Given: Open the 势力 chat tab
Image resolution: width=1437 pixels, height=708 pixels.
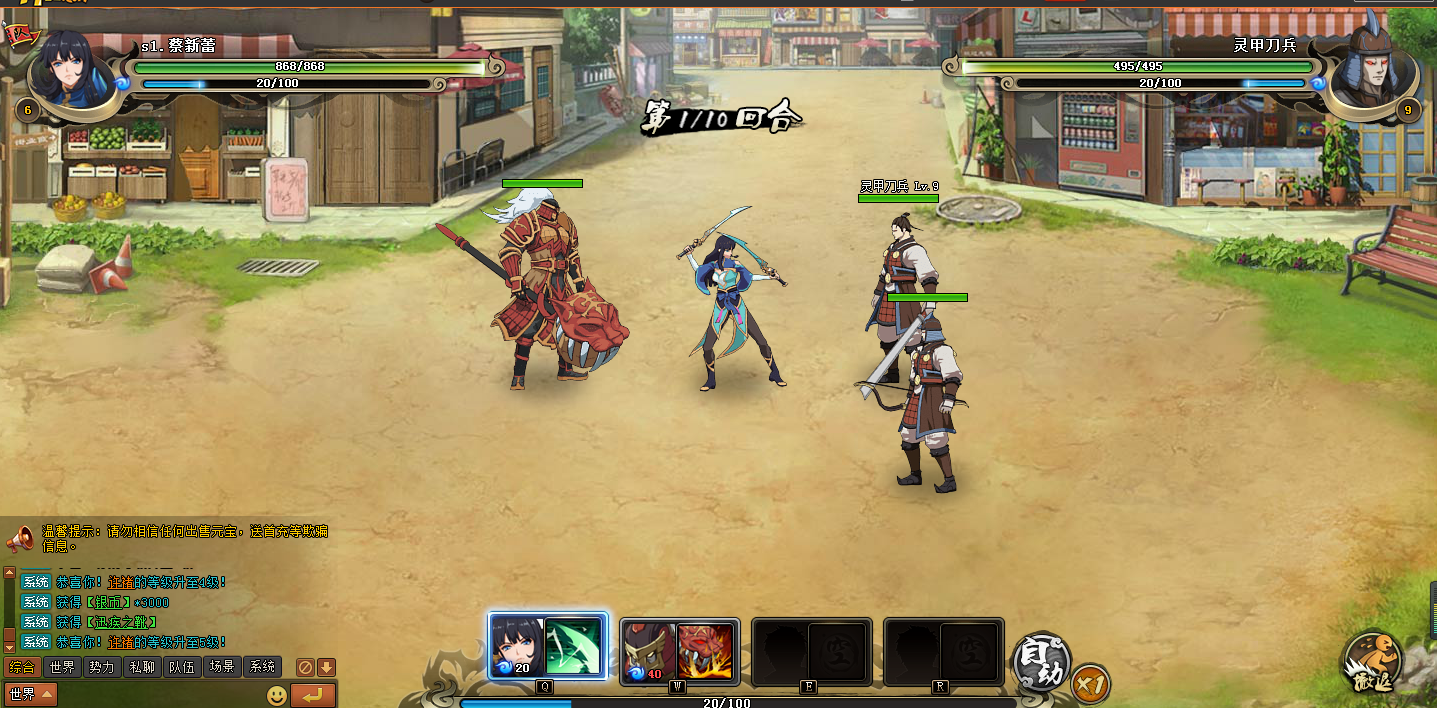Looking at the screenshot, I should [101, 667].
